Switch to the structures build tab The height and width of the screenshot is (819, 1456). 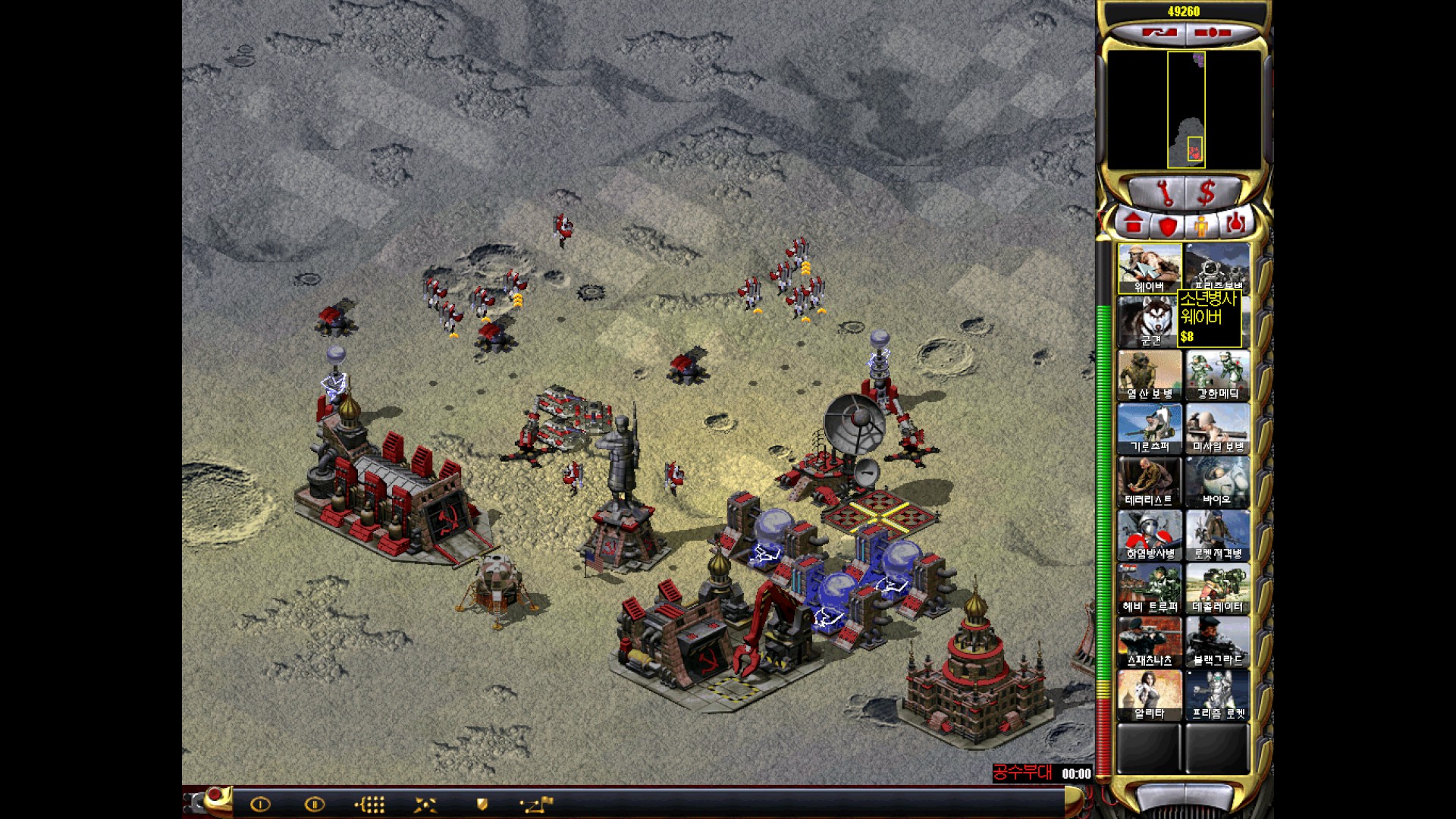click(x=1134, y=224)
